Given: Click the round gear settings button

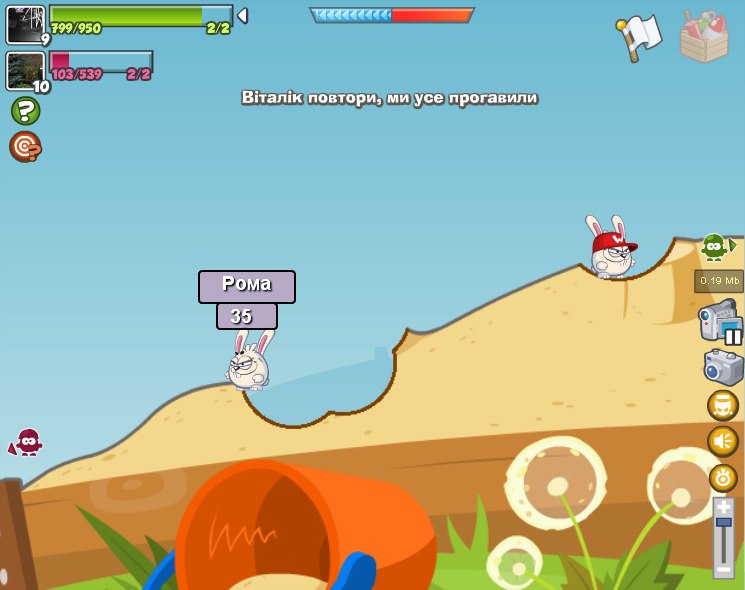Looking at the screenshot, I should click(x=723, y=478).
